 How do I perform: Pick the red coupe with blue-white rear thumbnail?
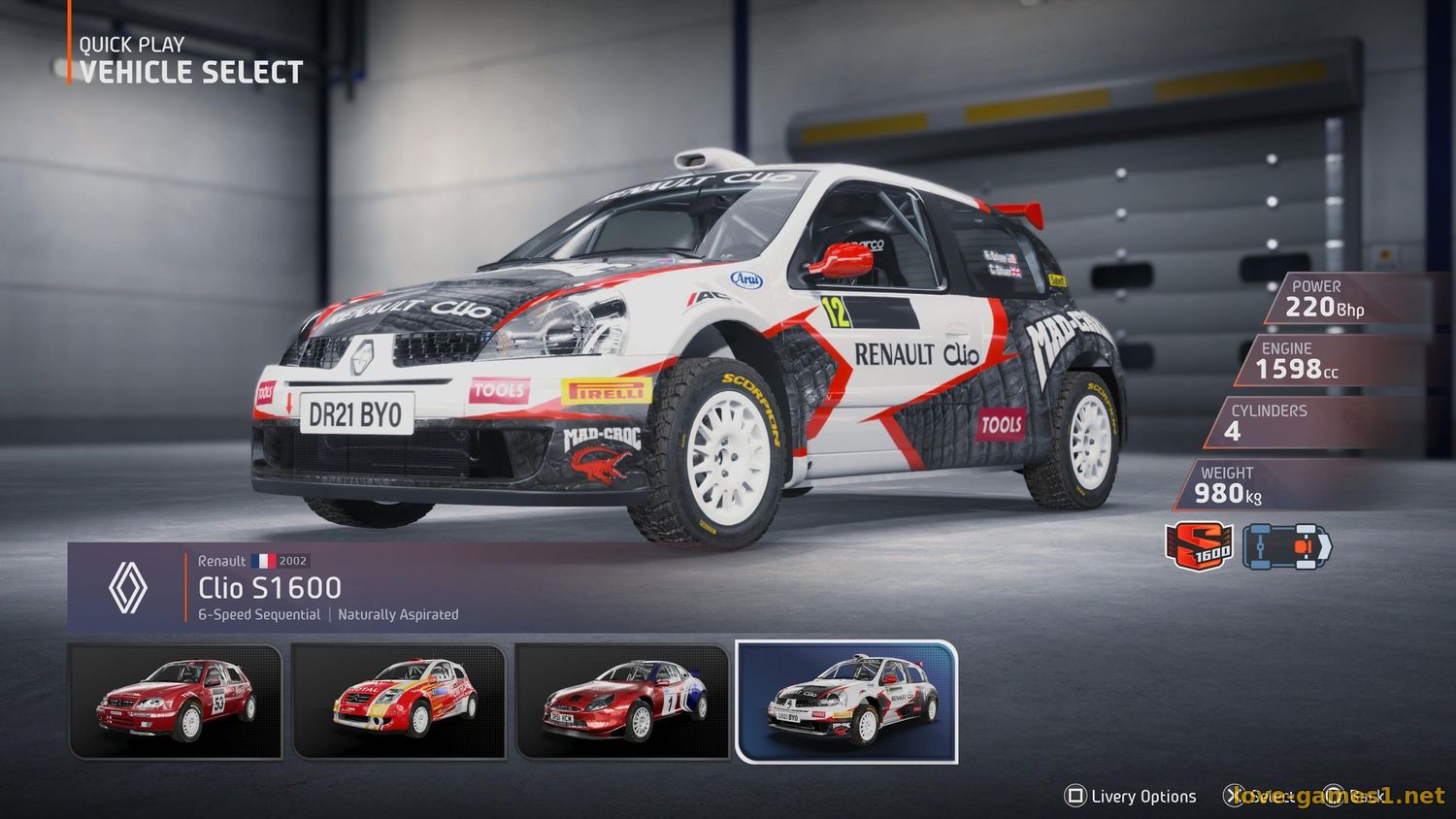[622, 701]
